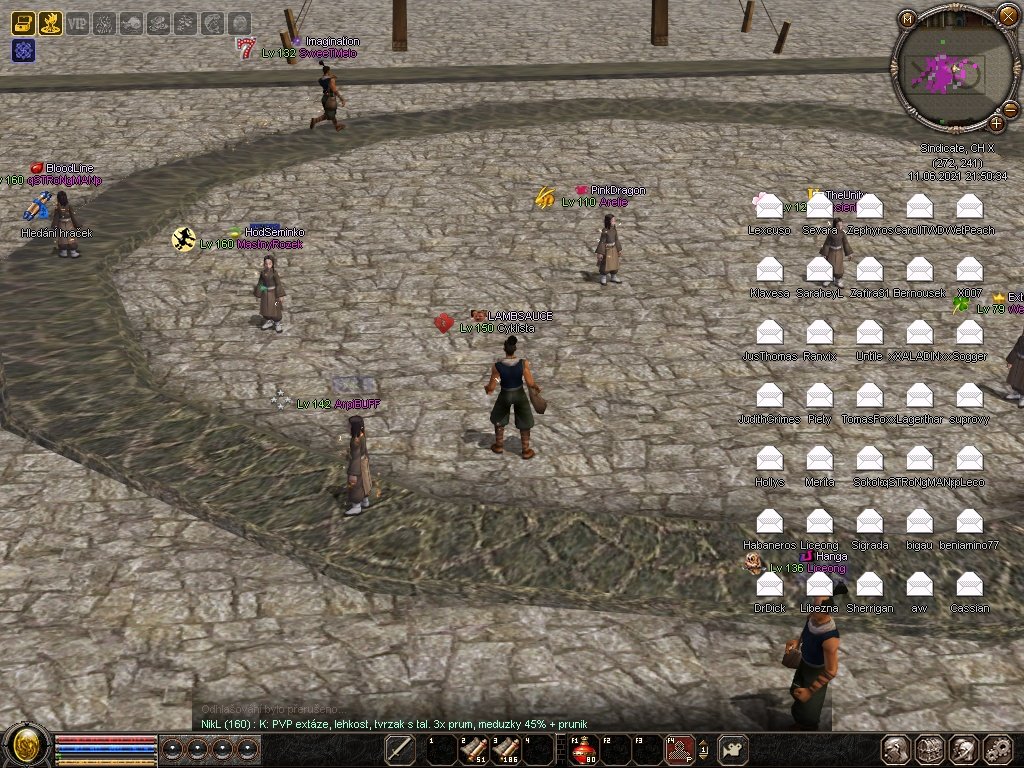Viewport: 1024px width, 768px height.
Task: Read the whisper from beniamino77
Action: tap(969, 522)
